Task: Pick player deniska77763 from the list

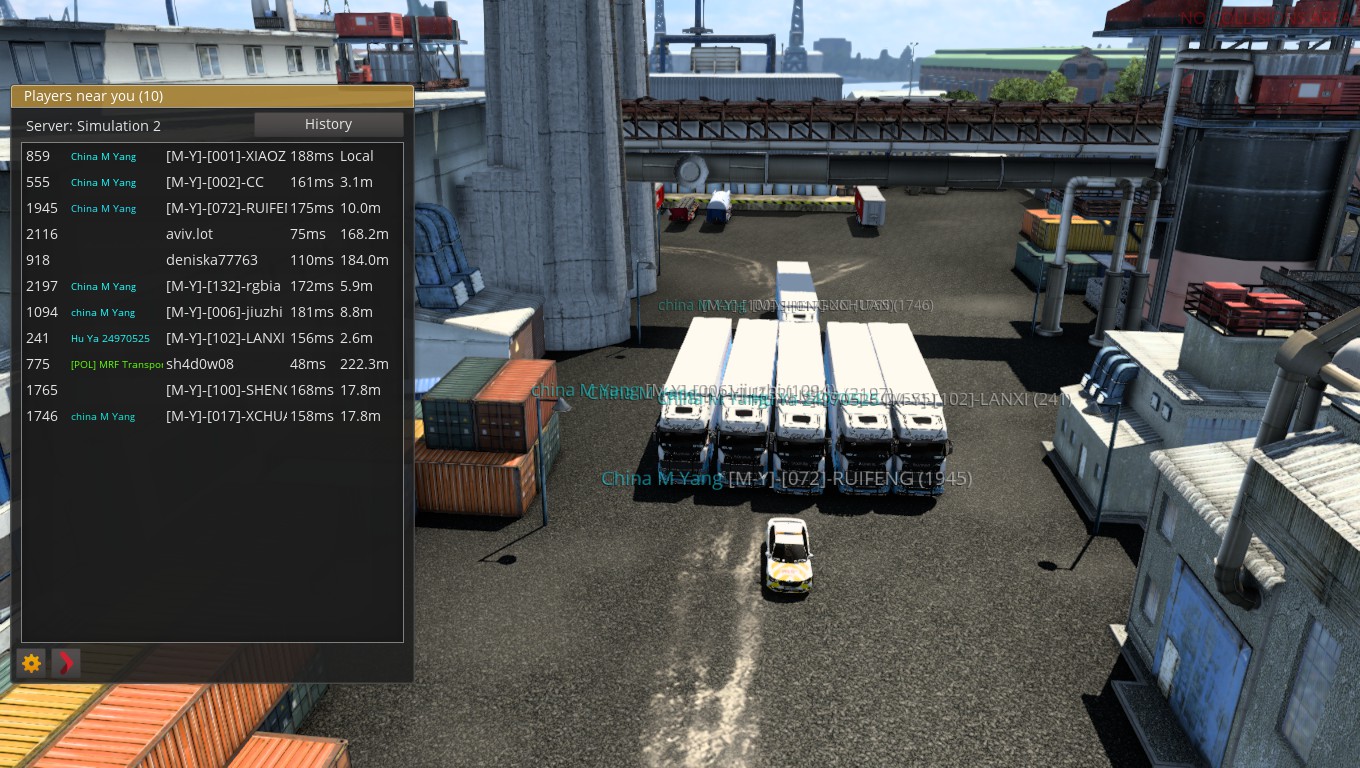Action: coord(211,260)
